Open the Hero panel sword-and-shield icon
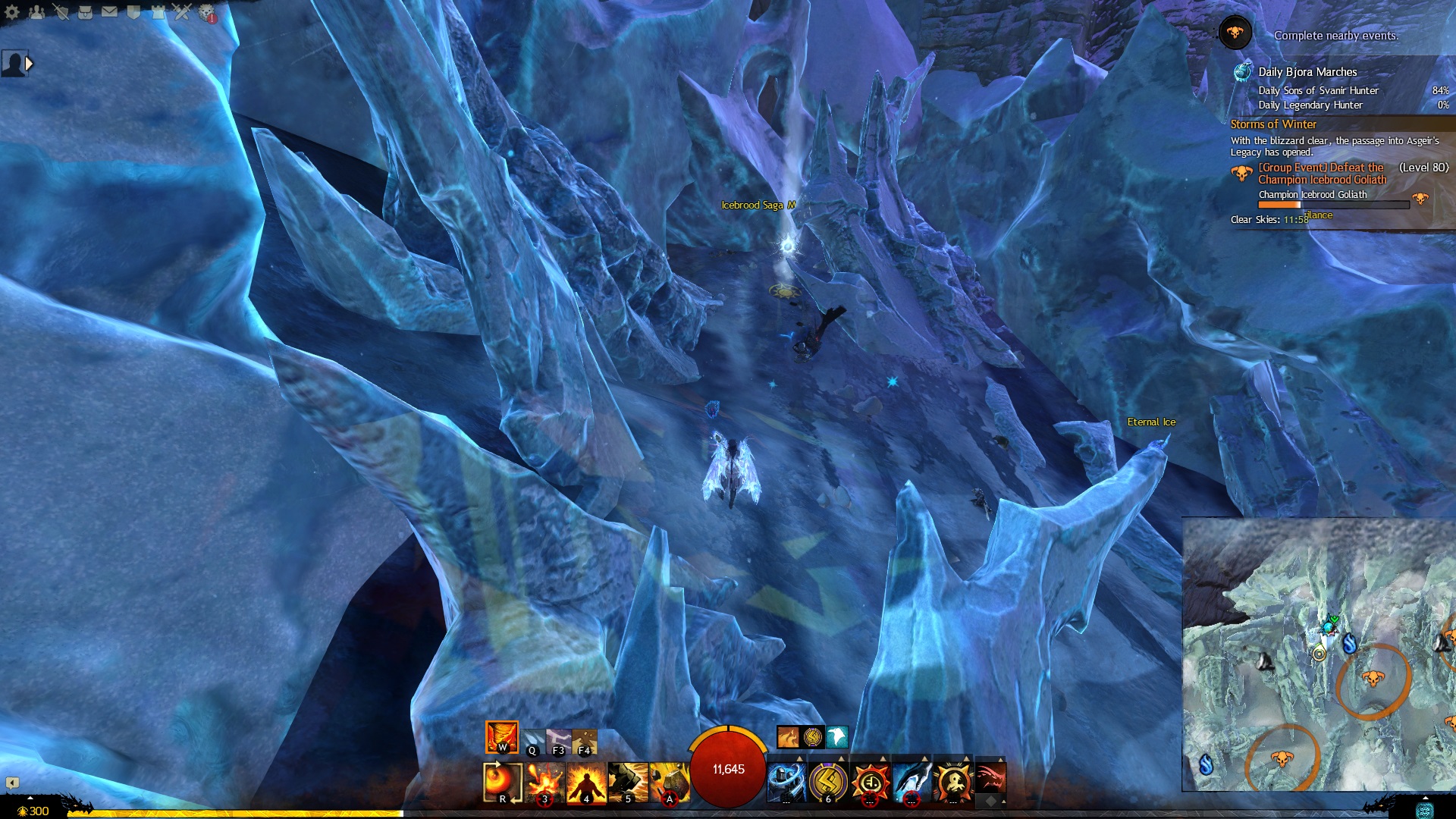1456x819 pixels. 61,12
